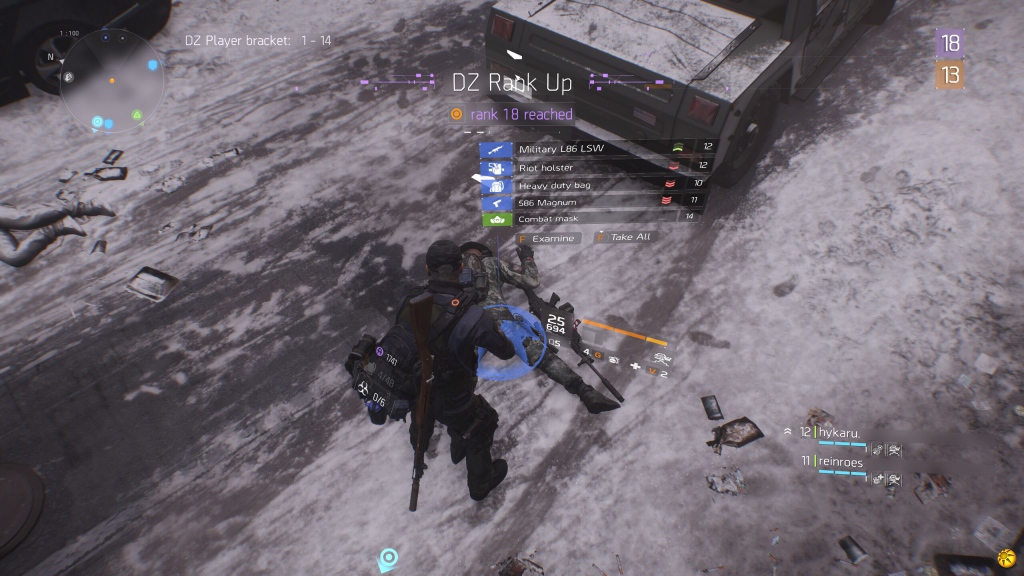Select the 586 Magnum in the loot list
The height and width of the screenshot is (576, 1024).
coord(590,202)
